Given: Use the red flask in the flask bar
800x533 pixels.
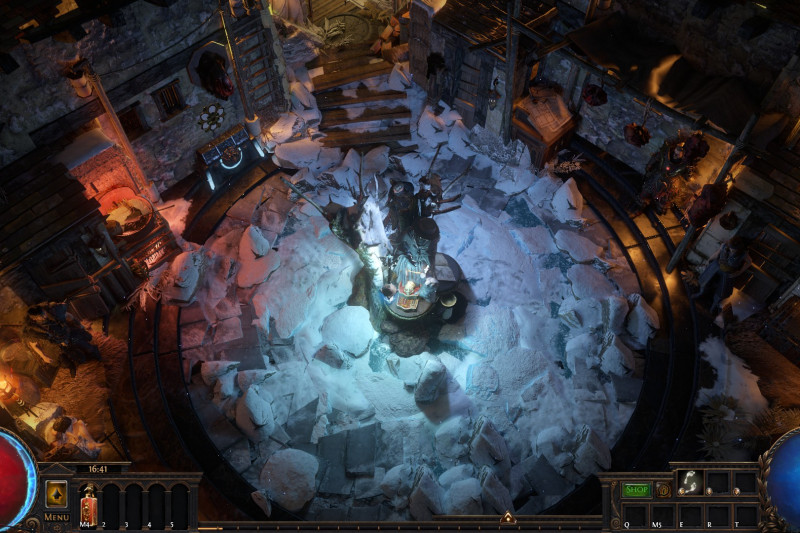Looking at the screenshot, I should [87, 503].
